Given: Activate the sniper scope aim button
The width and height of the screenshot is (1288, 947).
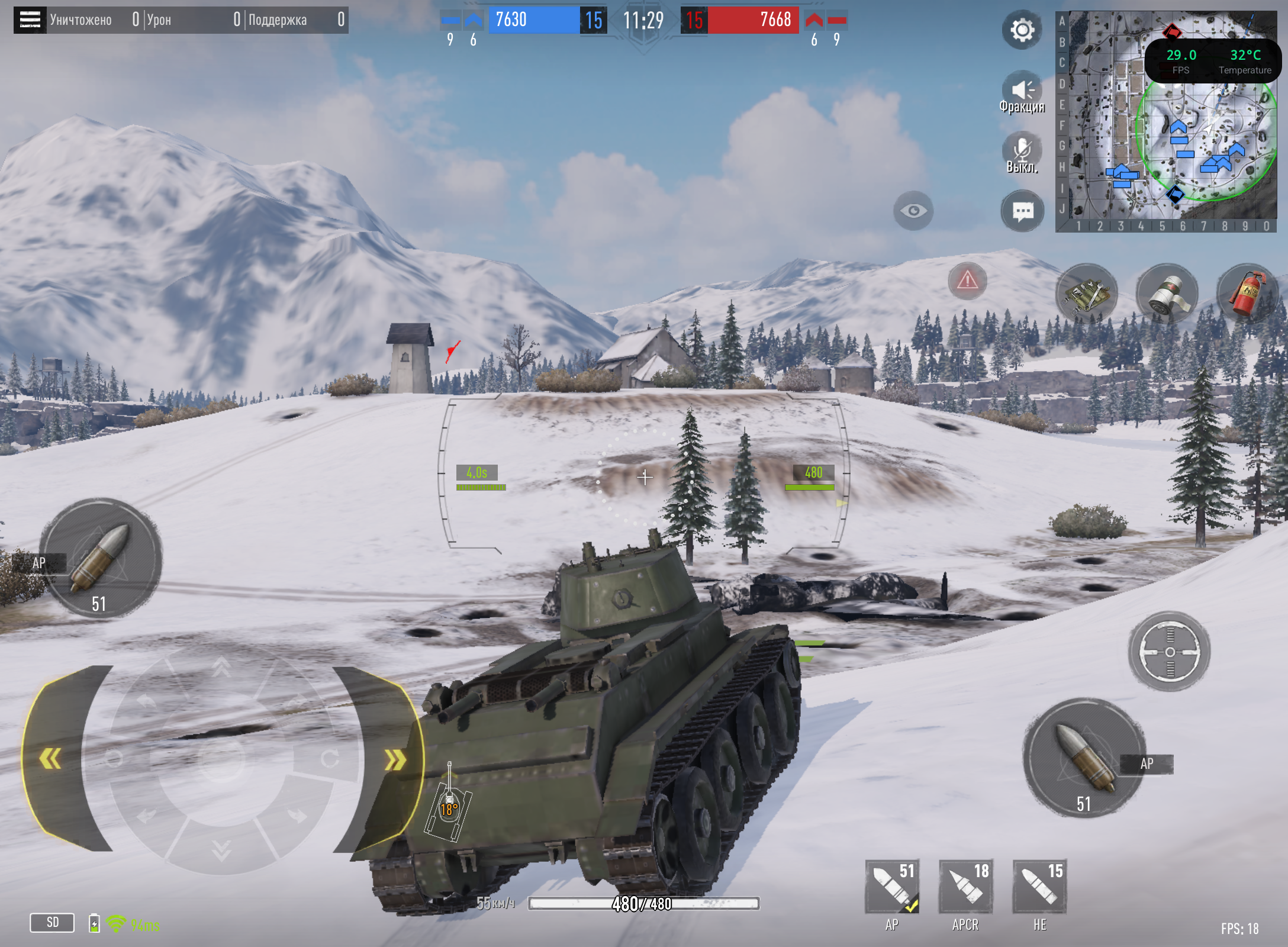Looking at the screenshot, I should coord(1170,652).
